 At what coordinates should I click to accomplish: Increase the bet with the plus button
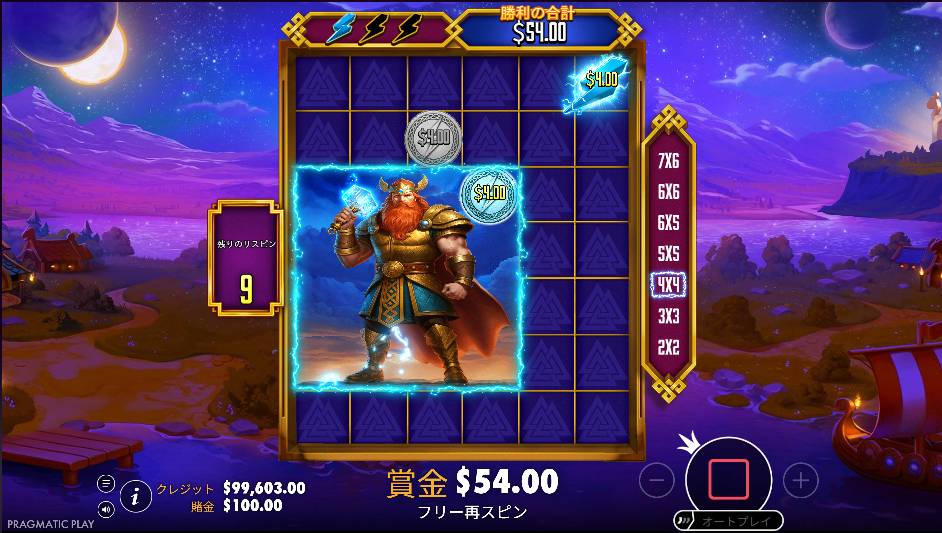(800, 481)
